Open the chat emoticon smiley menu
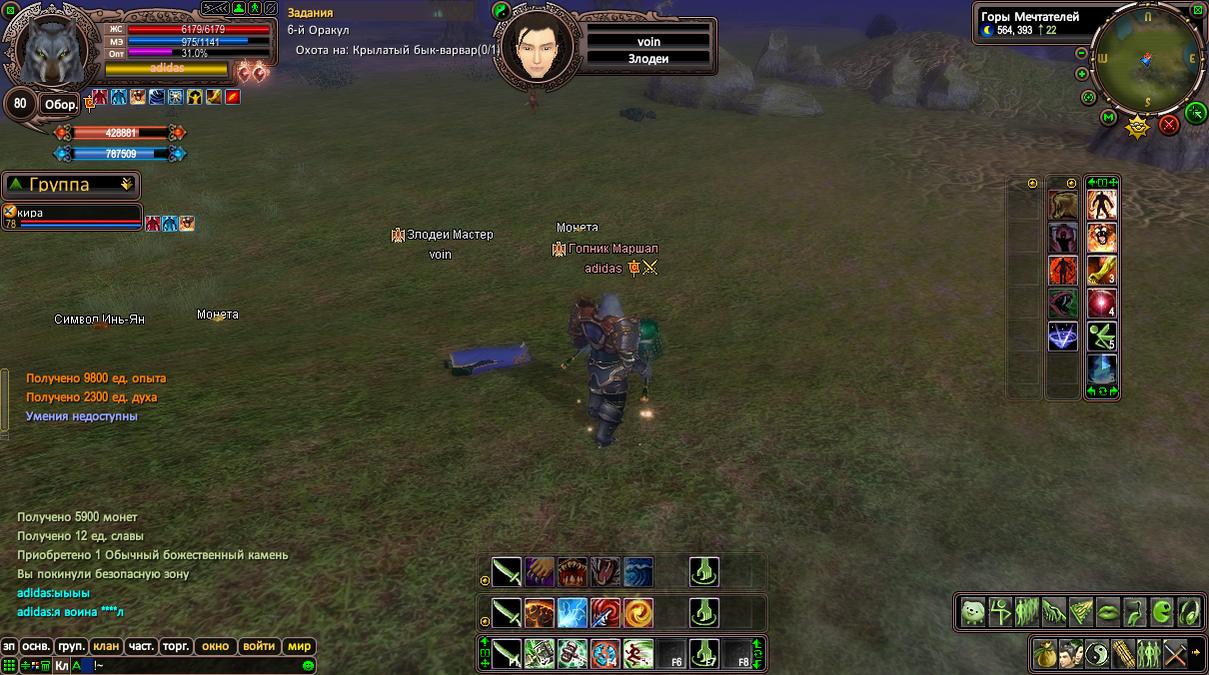This screenshot has width=1209, height=675. click(308, 665)
